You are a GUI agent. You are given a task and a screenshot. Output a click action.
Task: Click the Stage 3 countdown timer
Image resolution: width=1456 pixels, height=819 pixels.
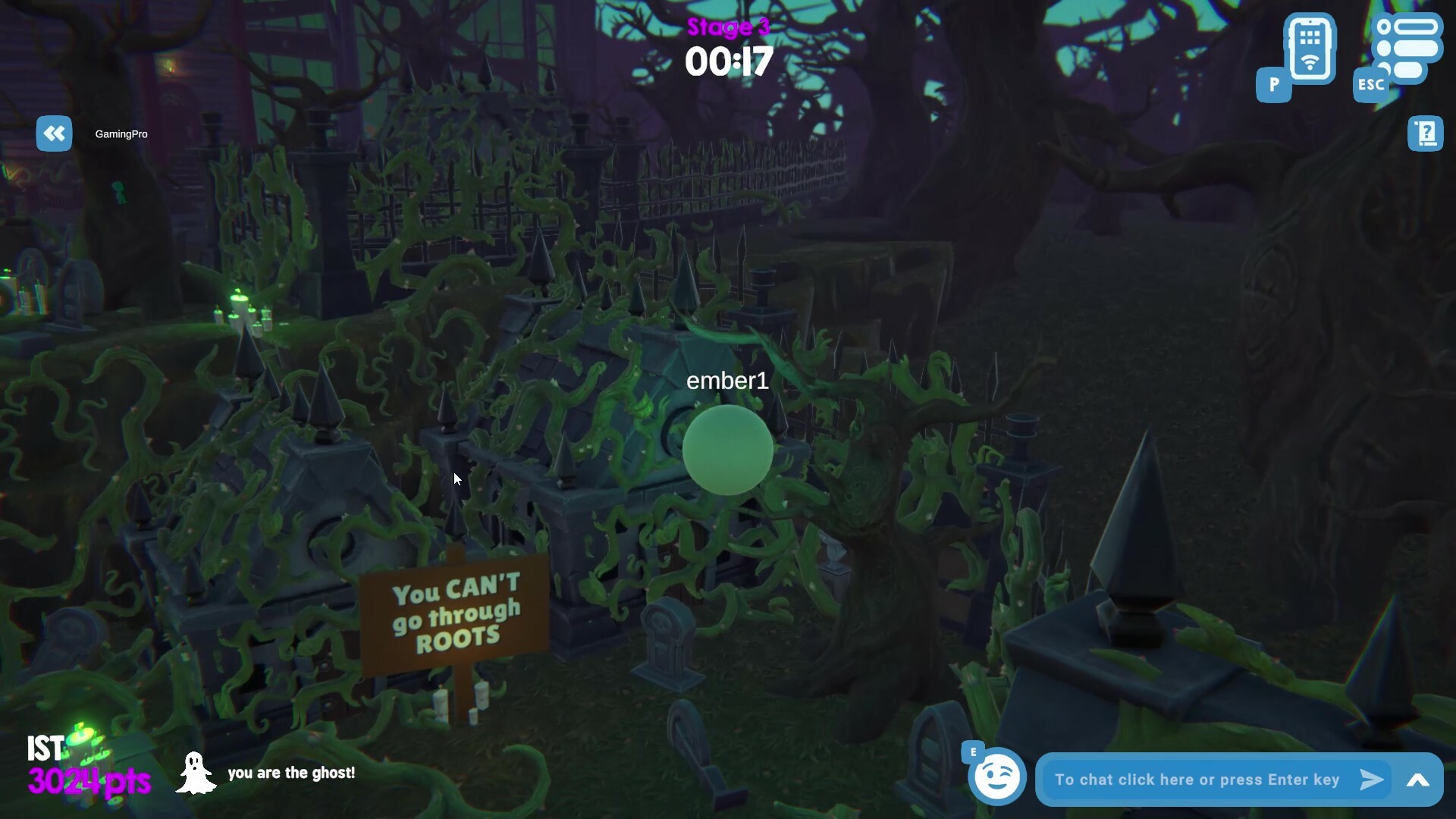[x=728, y=61]
